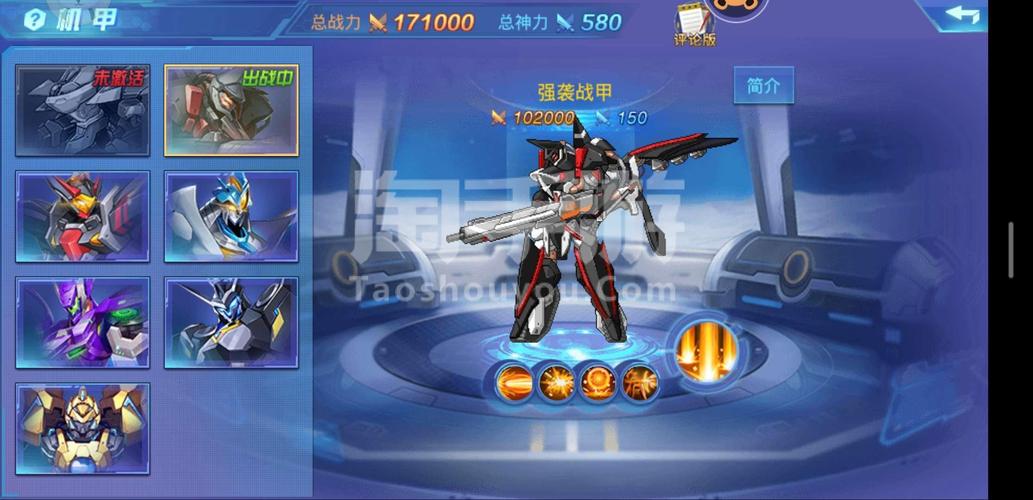
Task: Pick the purple and green mecha tile
Action: point(83,322)
